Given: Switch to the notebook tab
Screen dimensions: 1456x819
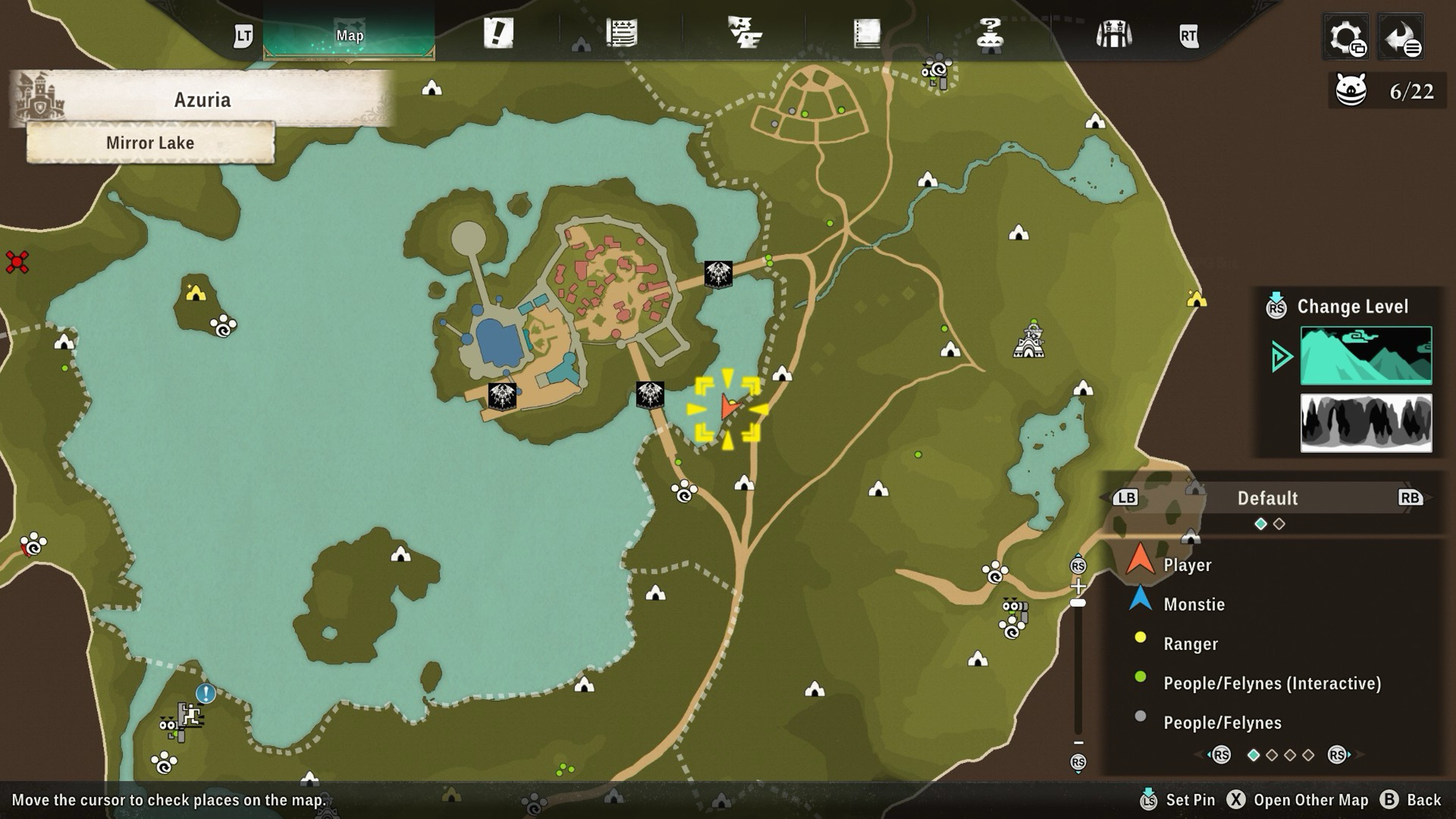Looking at the screenshot, I should pyautogui.click(x=867, y=34).
